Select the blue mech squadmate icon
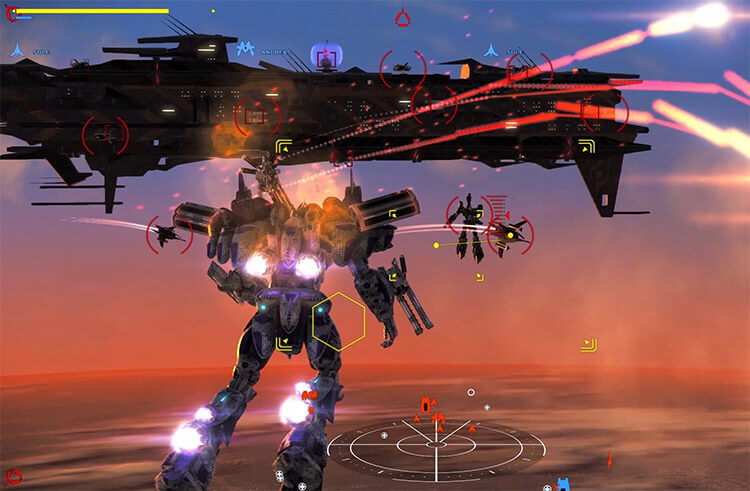This screenshot has height=491, width=750. (x=245, y=48)
